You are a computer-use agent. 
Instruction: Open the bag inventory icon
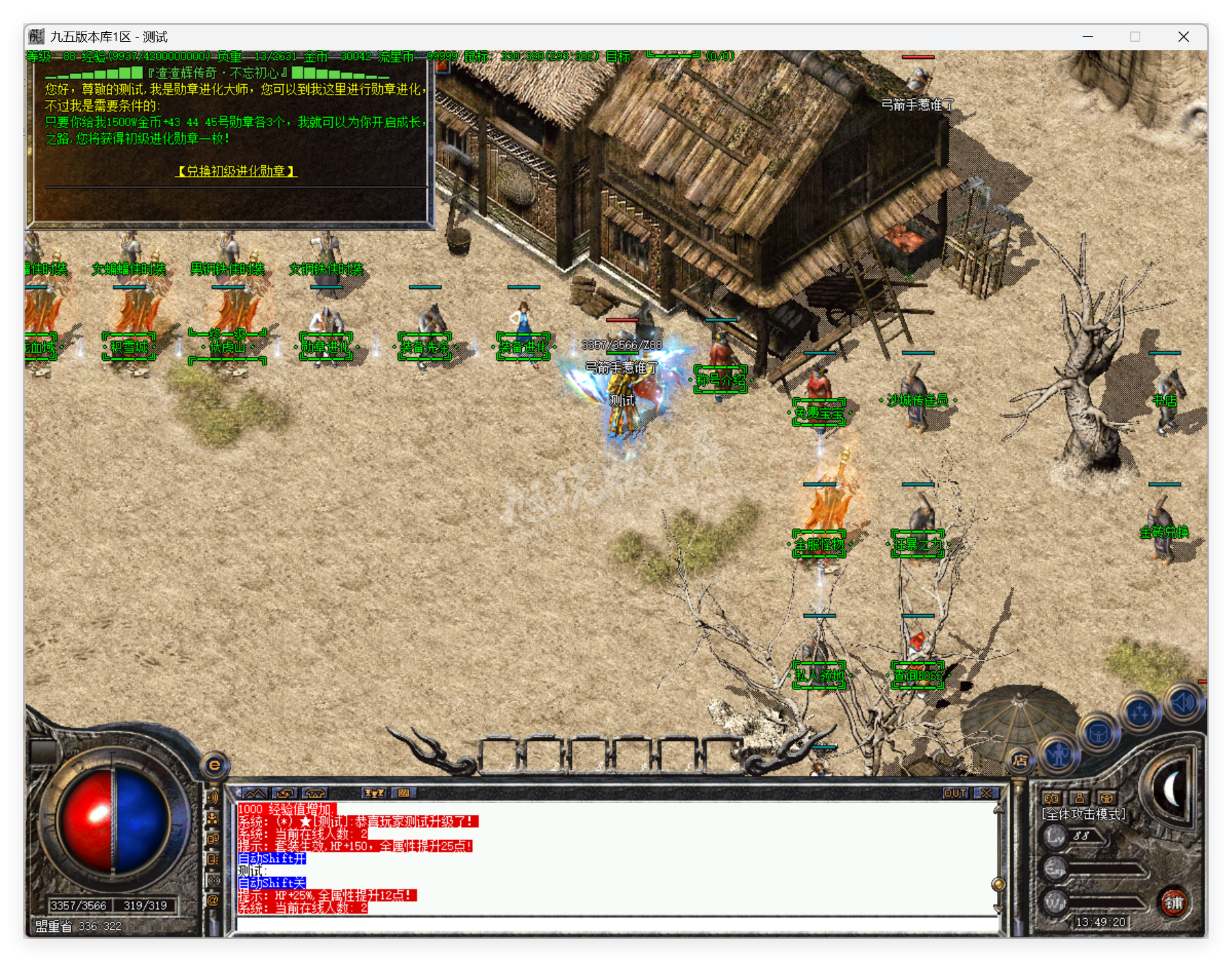click(x=1098, y=735)
